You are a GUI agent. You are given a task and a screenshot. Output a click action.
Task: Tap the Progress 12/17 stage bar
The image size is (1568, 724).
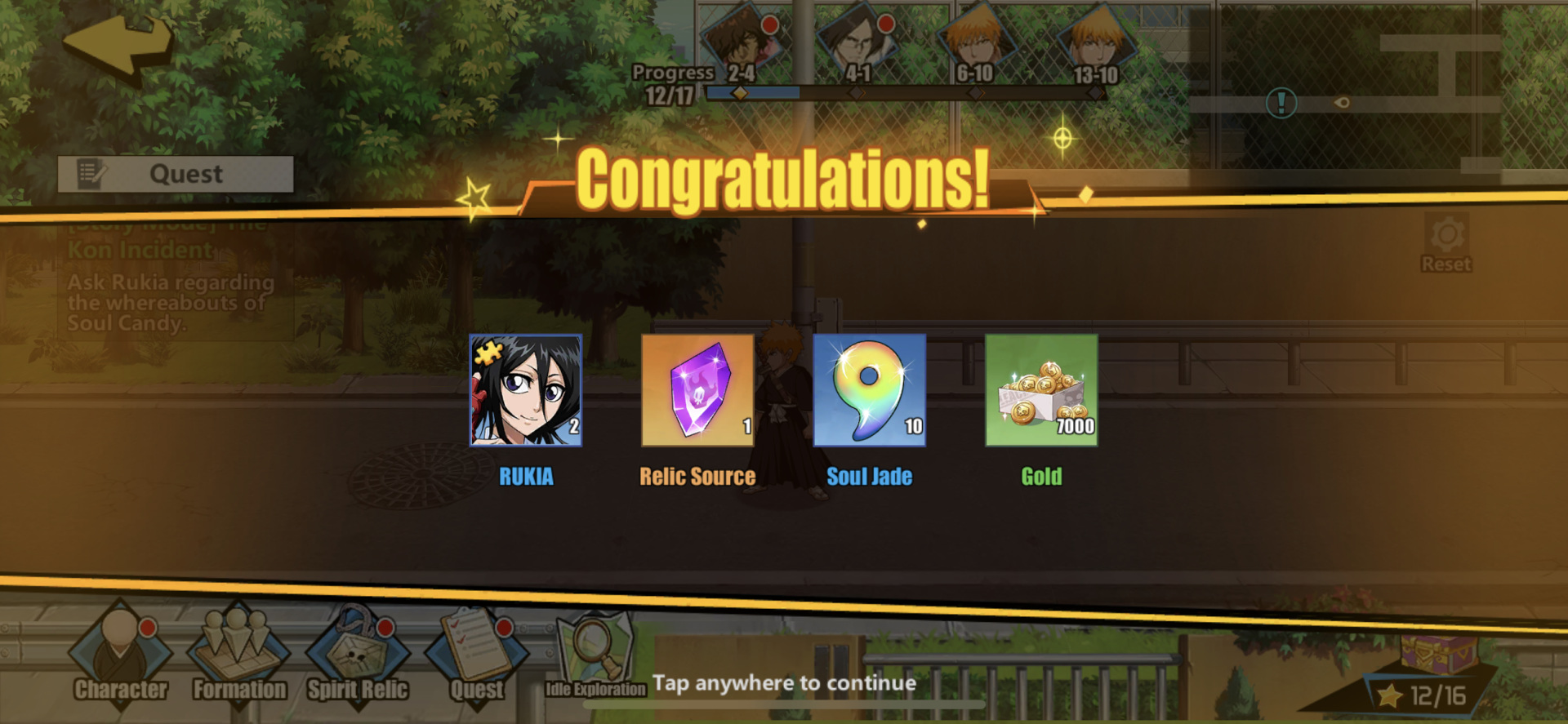pos(751,93)
